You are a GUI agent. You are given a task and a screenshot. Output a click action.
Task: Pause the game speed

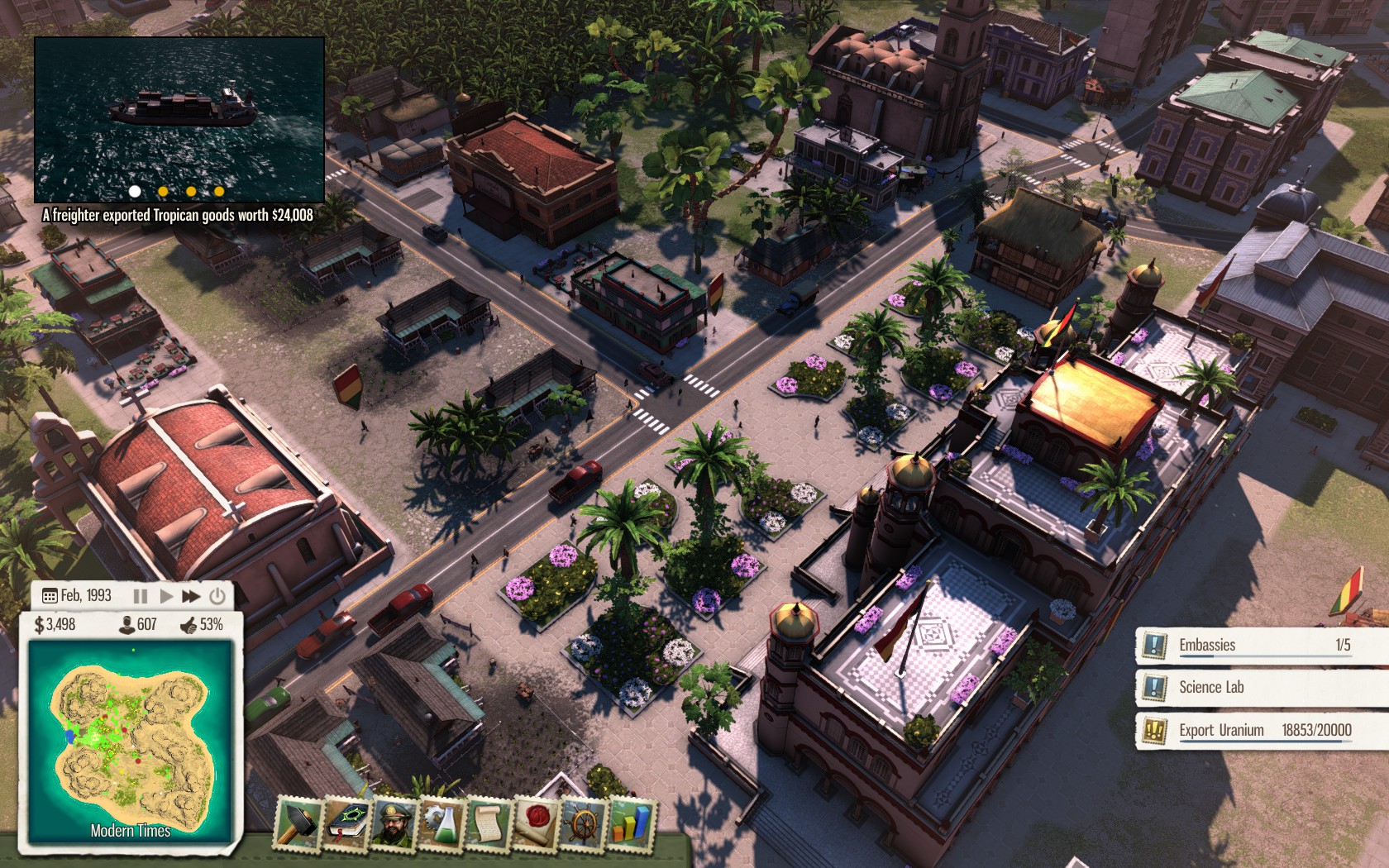click(x=141, y=596)
